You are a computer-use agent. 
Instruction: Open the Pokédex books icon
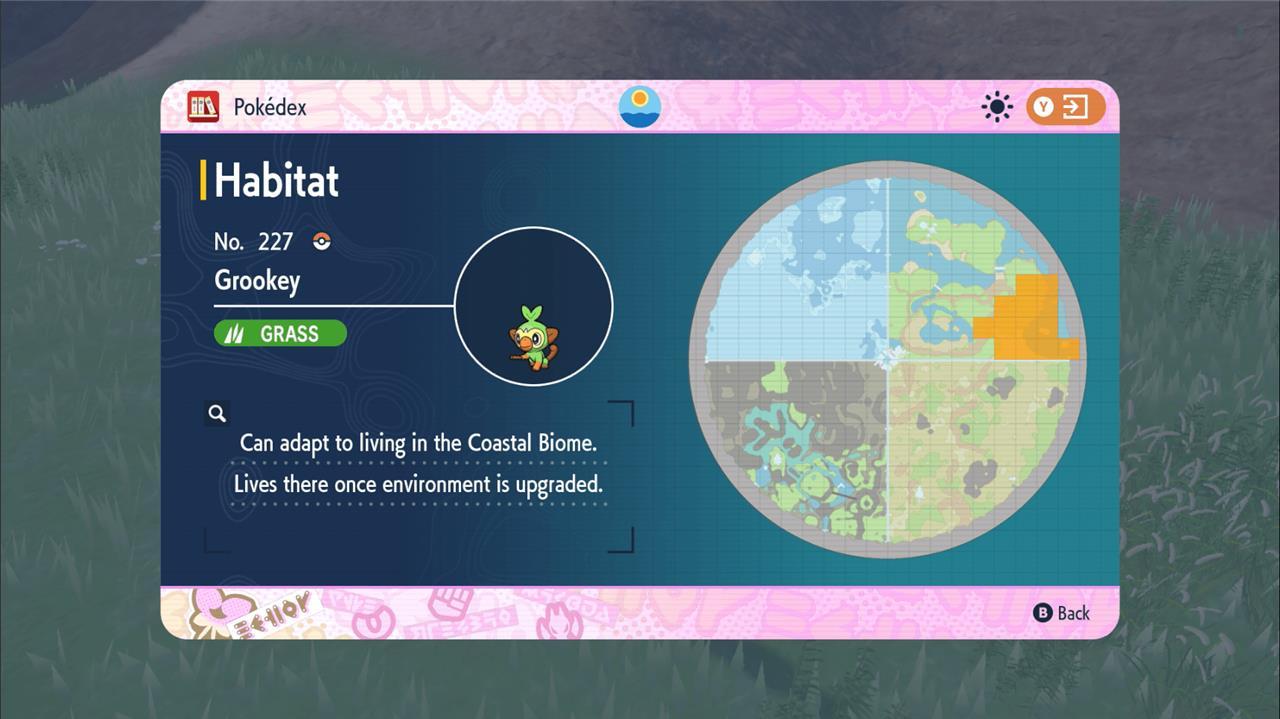pos(203,107)
